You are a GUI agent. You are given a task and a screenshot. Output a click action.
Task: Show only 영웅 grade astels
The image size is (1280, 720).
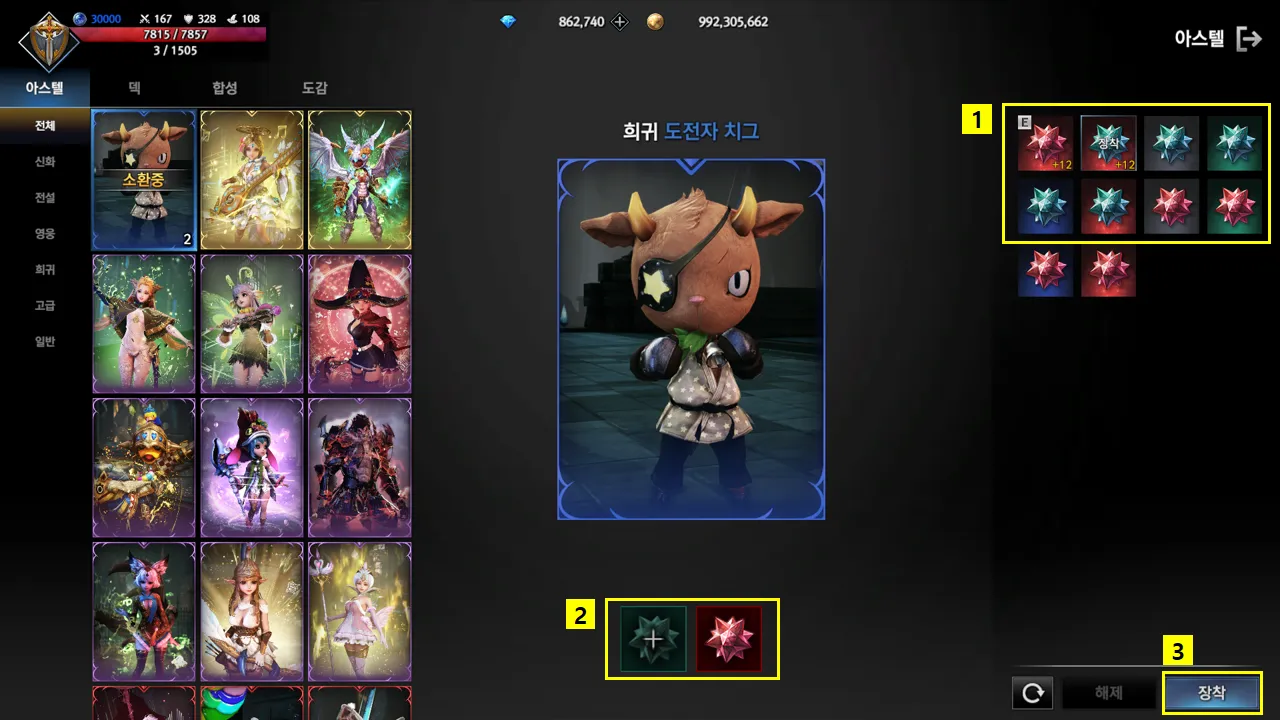coord(45,234)
